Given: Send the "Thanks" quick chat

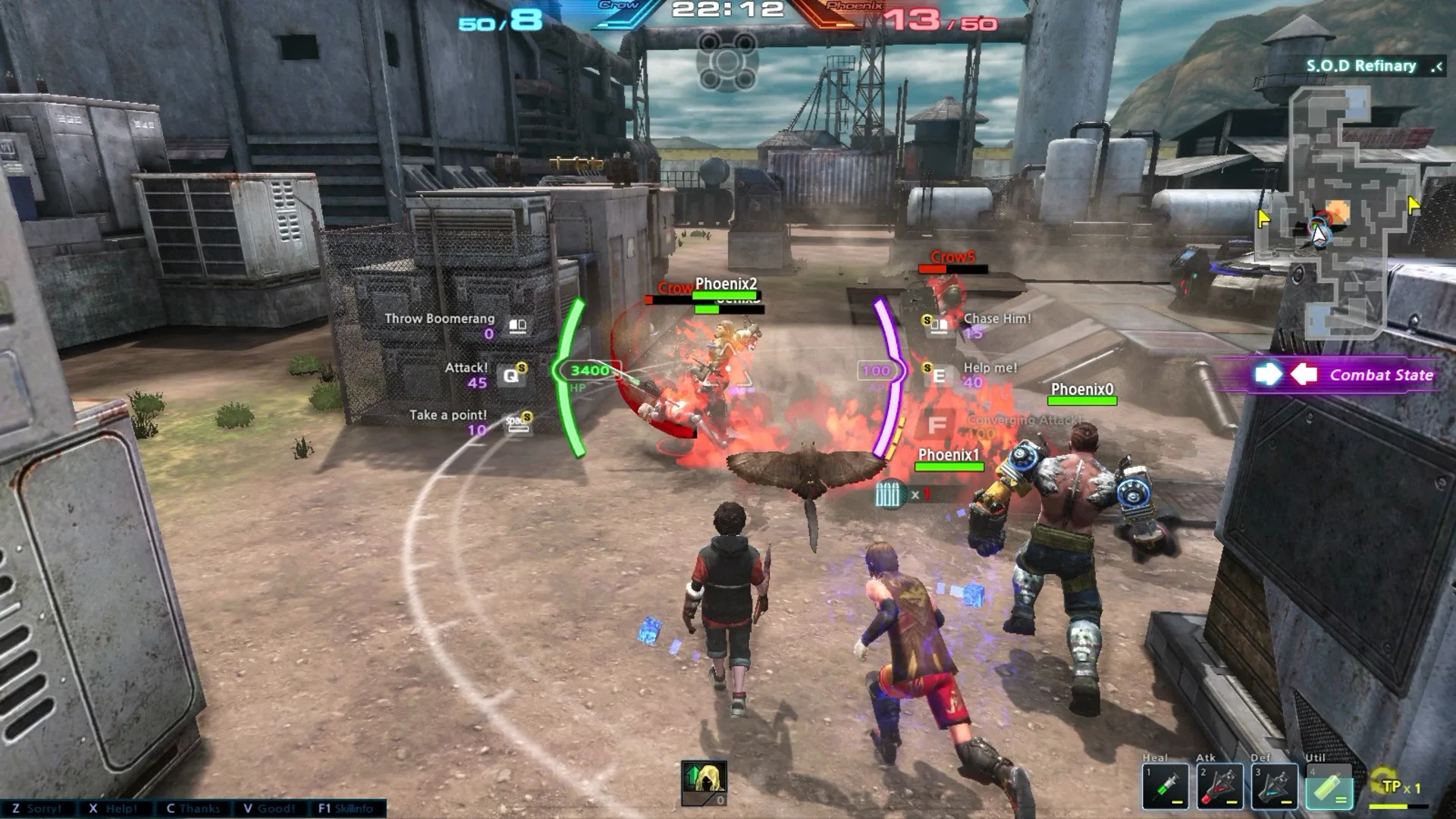Looking at the screenshot, I should (193, 808).
